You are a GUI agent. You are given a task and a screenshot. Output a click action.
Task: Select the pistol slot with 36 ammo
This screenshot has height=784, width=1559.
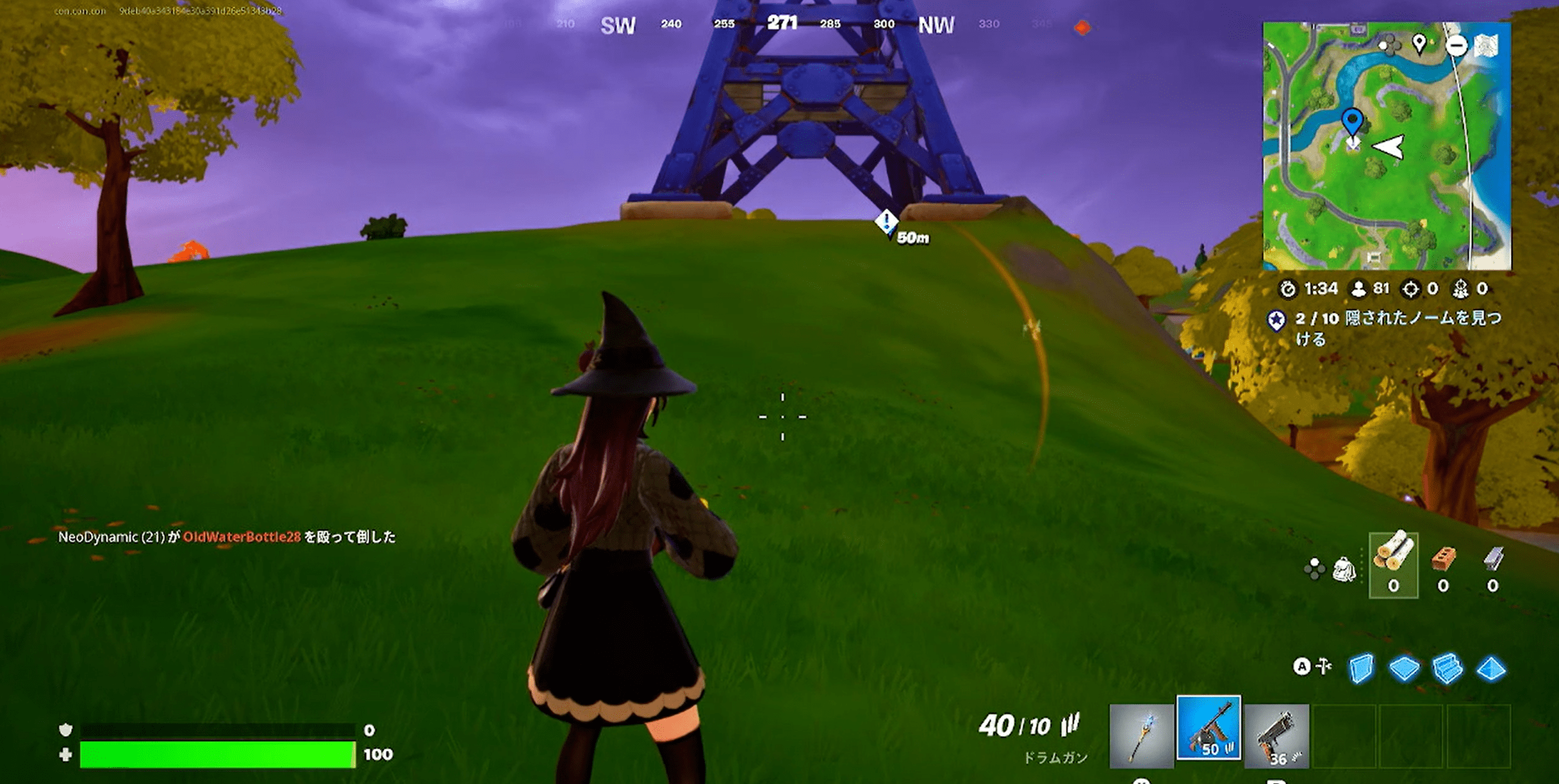(1276, 736)
